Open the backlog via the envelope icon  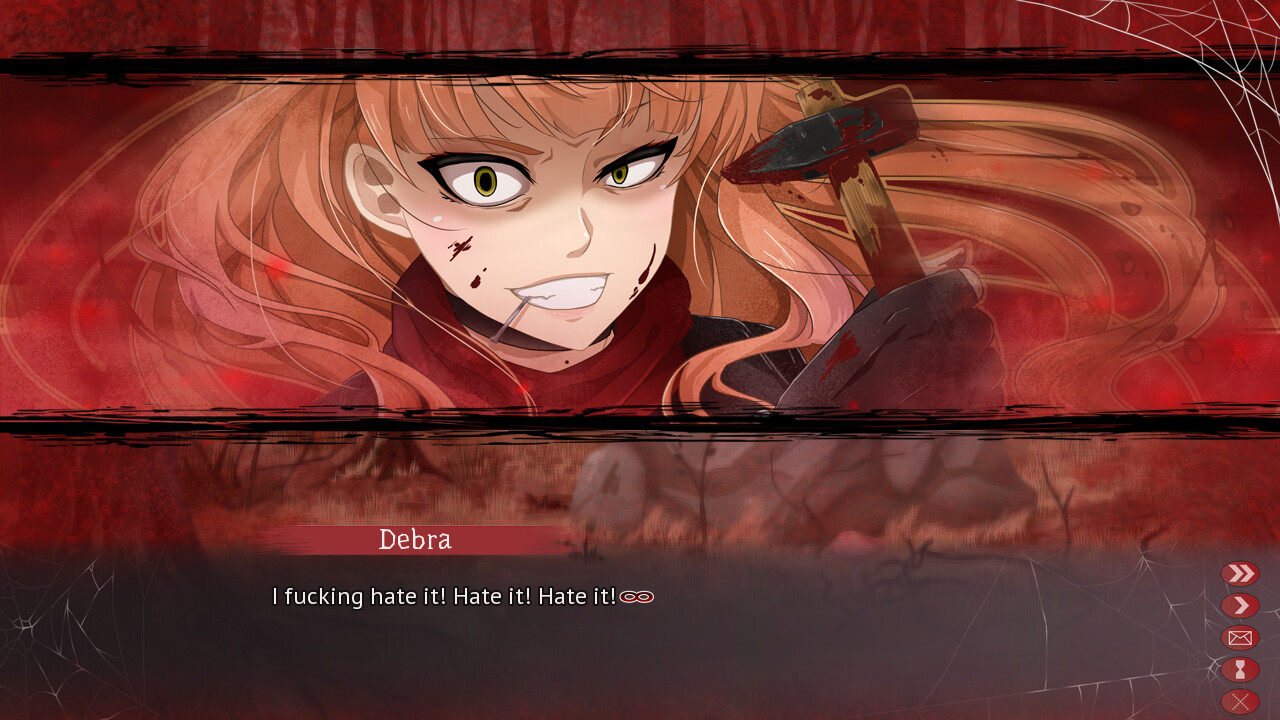pos(1240,637)
